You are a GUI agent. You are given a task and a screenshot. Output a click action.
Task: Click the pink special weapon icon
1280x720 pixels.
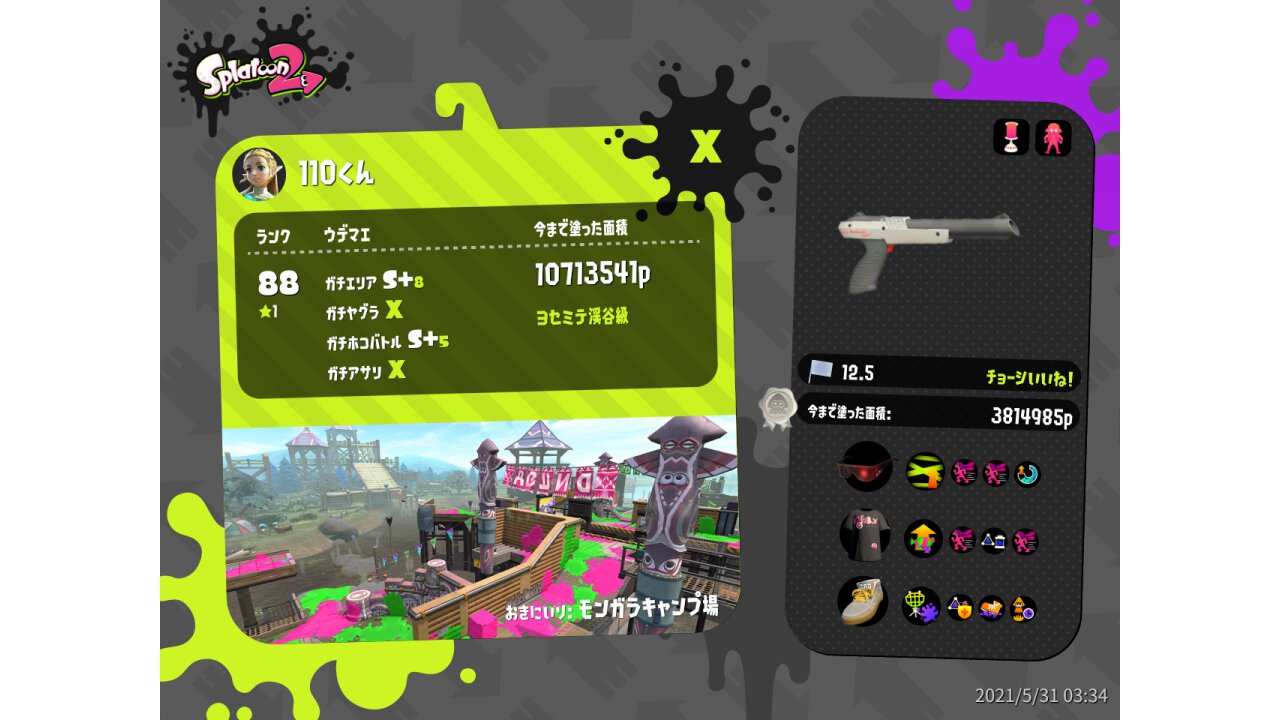click(1052, 138)
